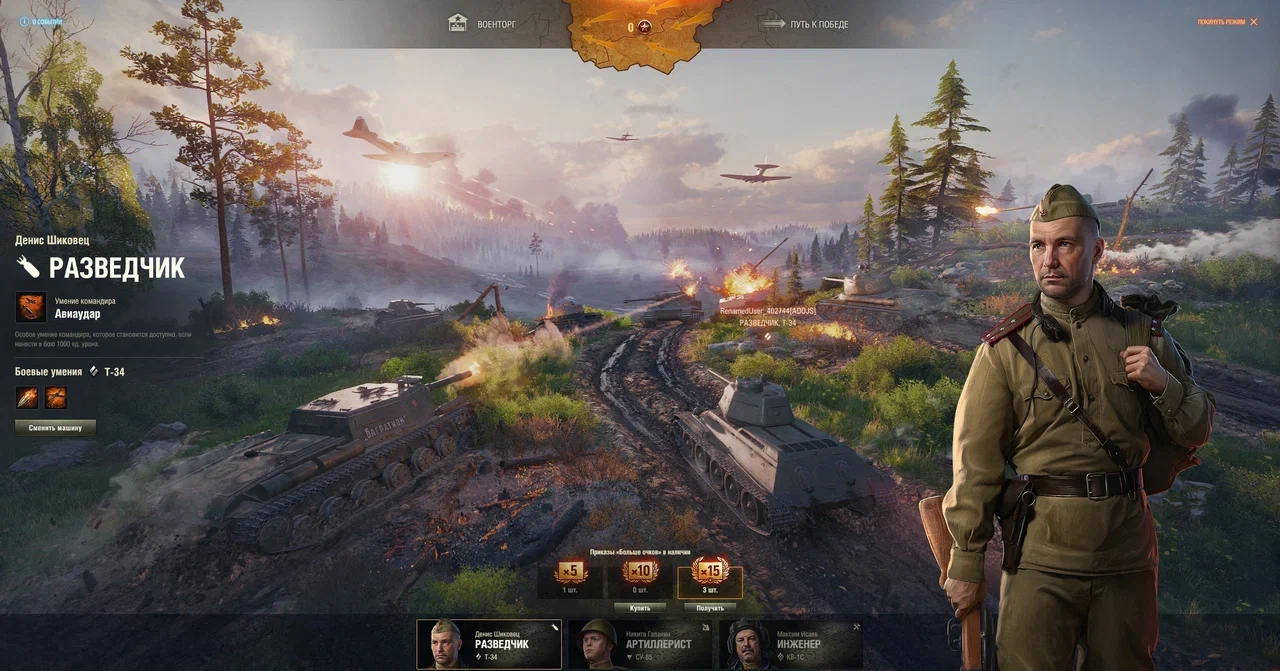
Task: Click the 'Получить' button
Action: click(x=710, y=607)
